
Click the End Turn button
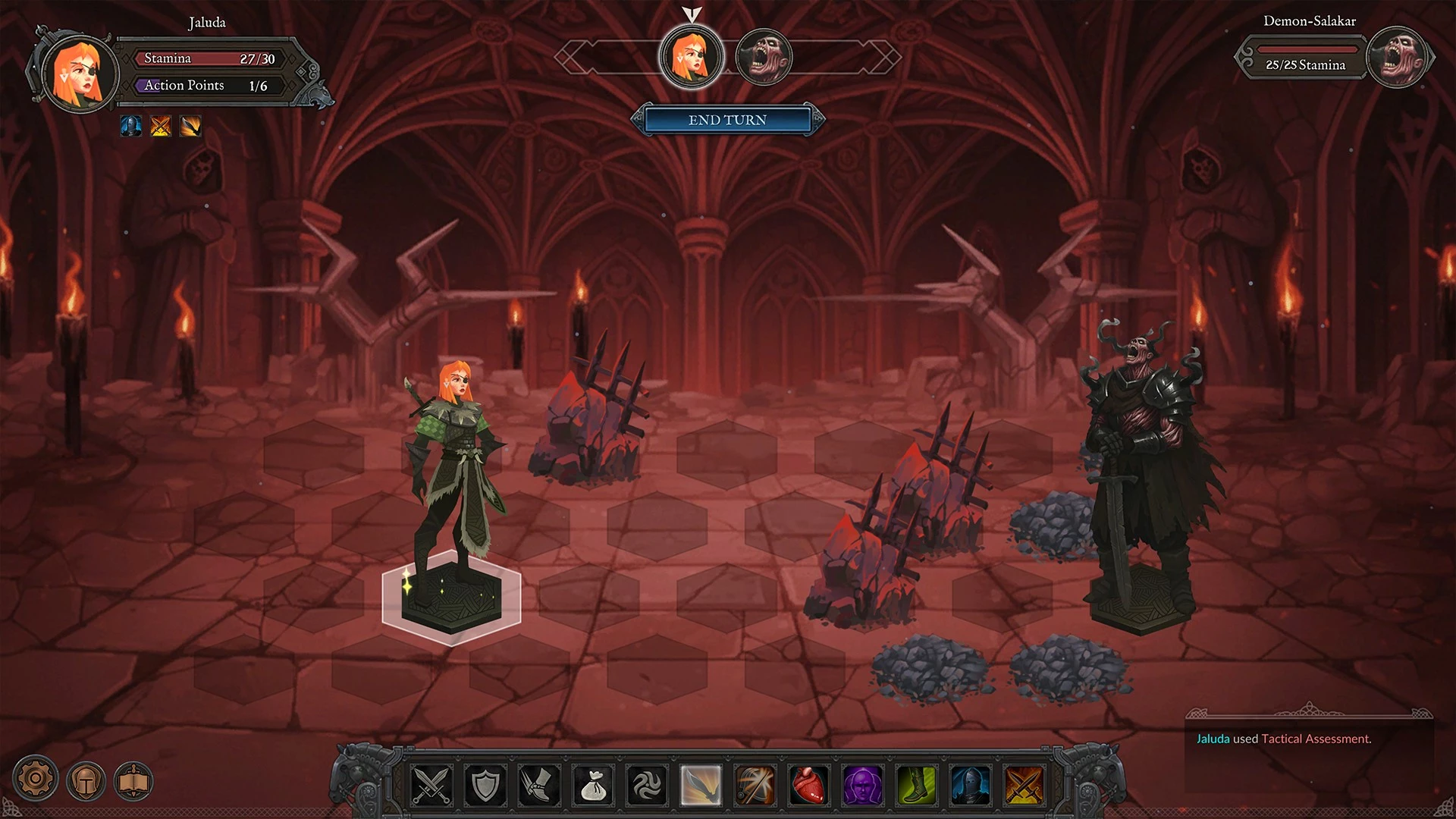(x=727, y=120)
